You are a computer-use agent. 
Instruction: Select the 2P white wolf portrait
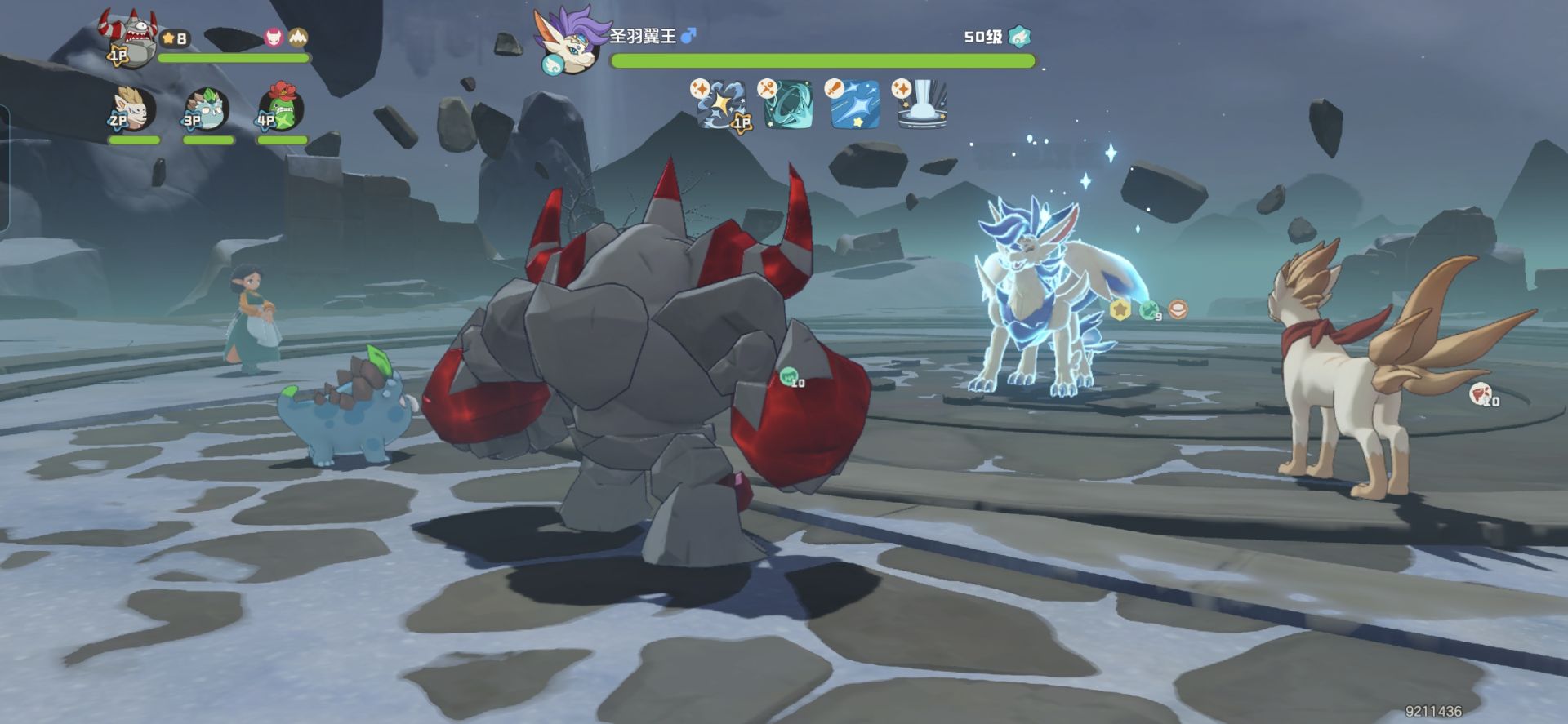click(133, 109)
